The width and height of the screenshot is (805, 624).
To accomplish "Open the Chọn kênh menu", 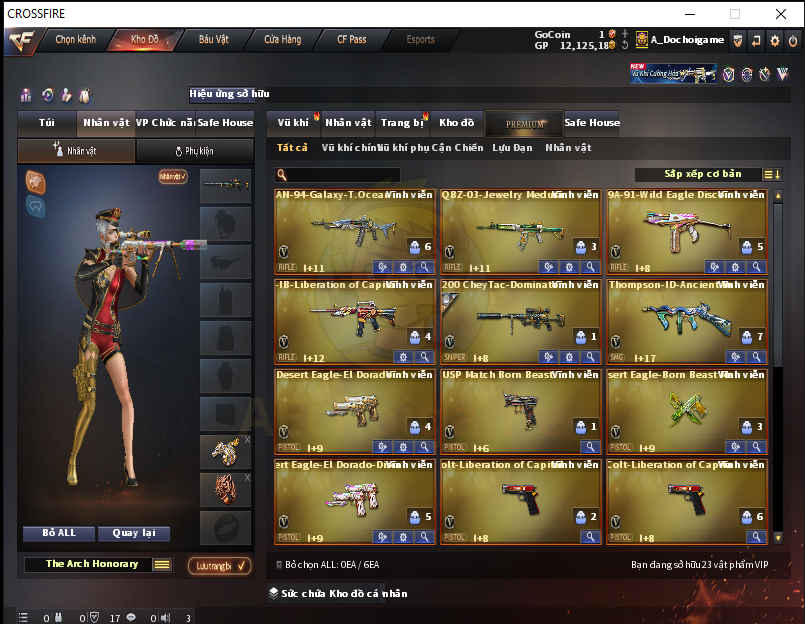I will (75, 40).
